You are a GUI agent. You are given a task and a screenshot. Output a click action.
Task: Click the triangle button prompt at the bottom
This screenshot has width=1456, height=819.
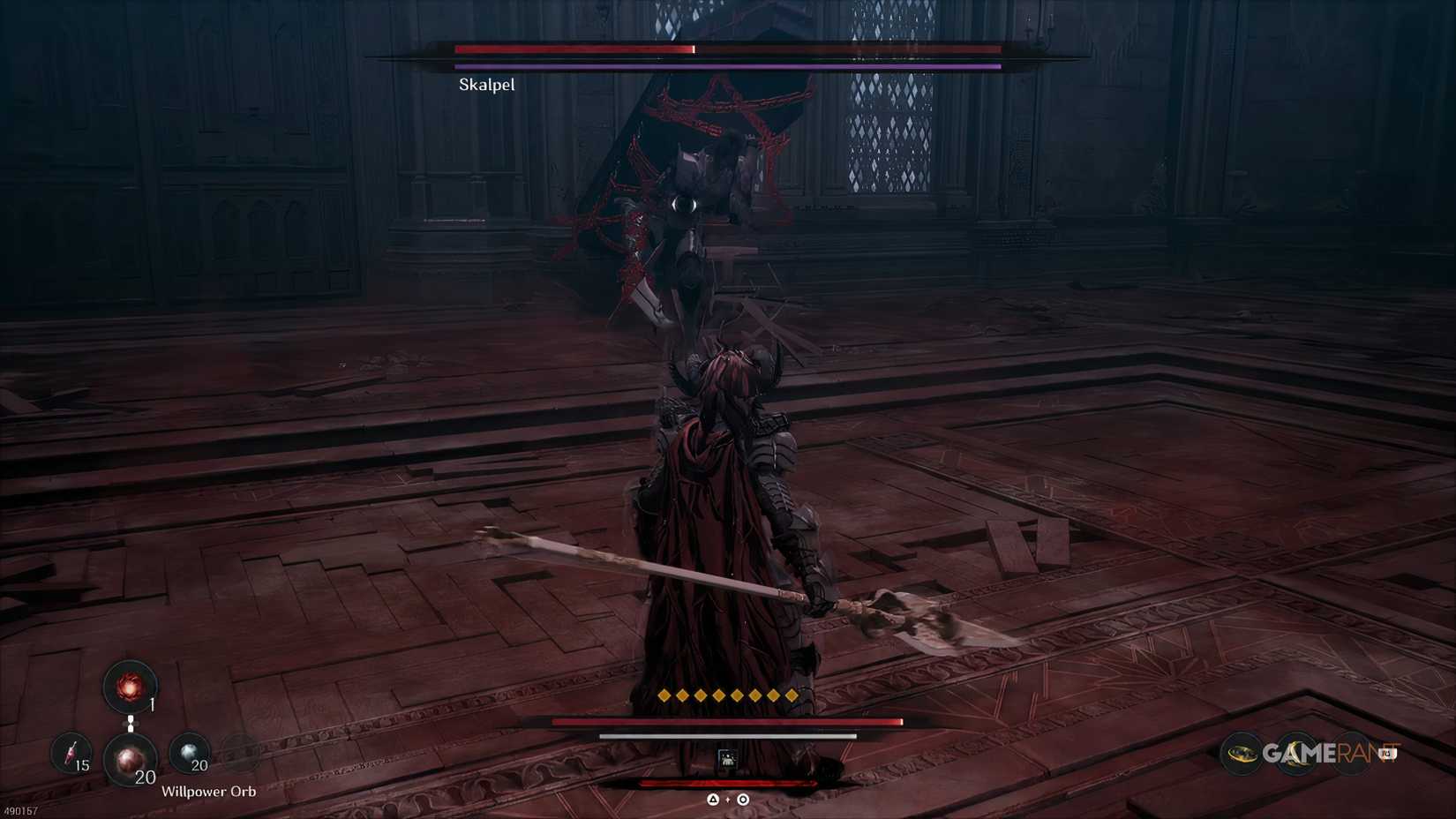[712, 800]
